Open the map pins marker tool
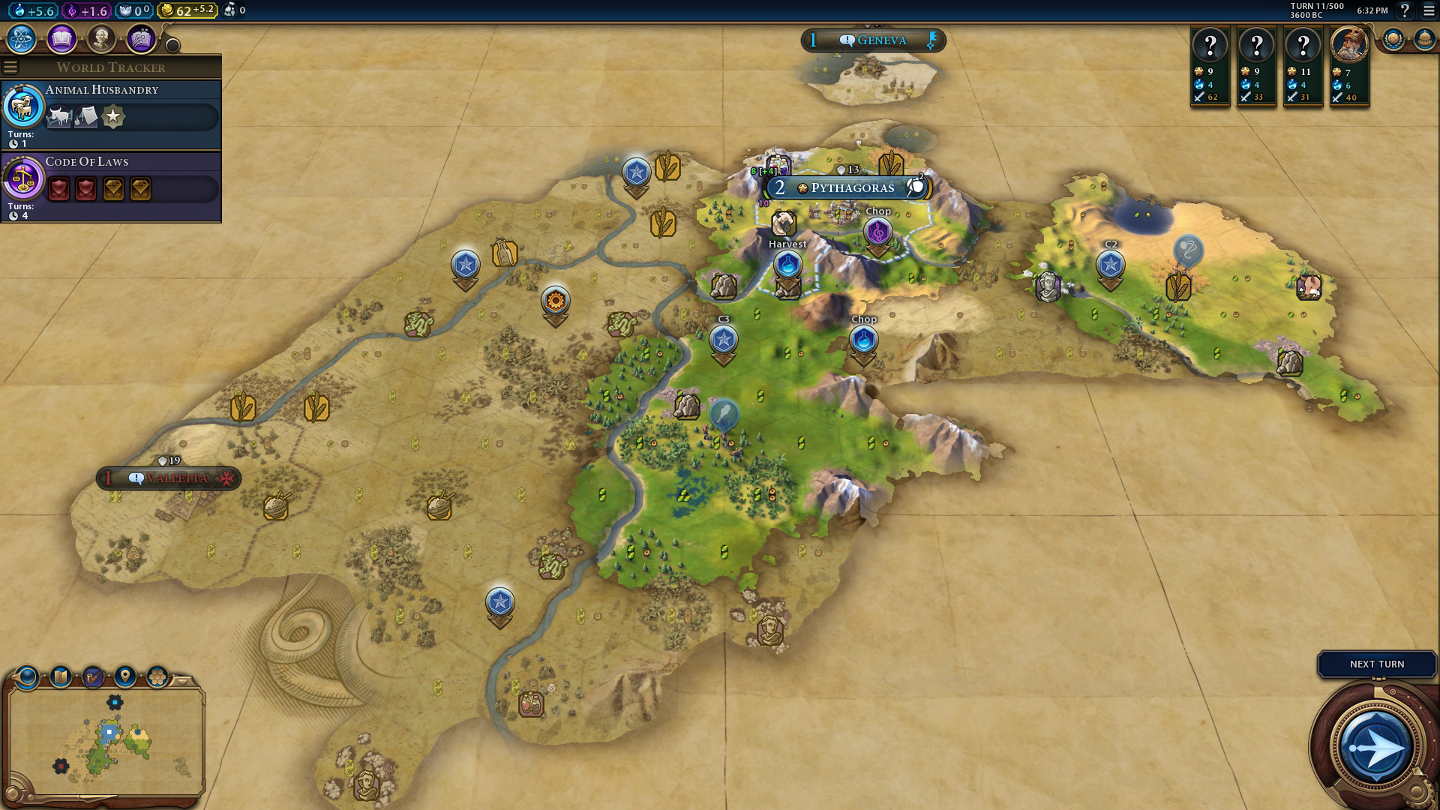 [x=125, y=676]
